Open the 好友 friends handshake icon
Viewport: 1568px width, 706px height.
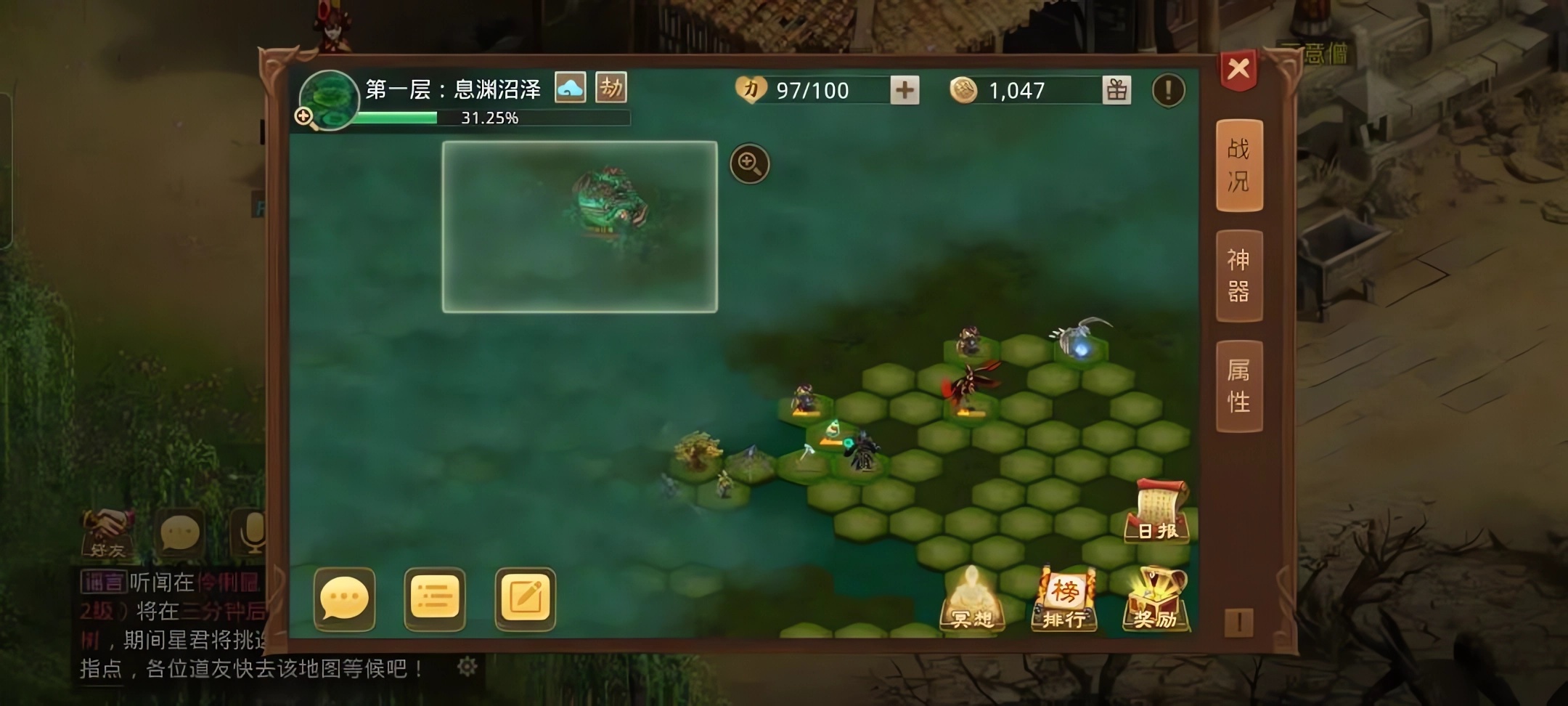point(107,534)
